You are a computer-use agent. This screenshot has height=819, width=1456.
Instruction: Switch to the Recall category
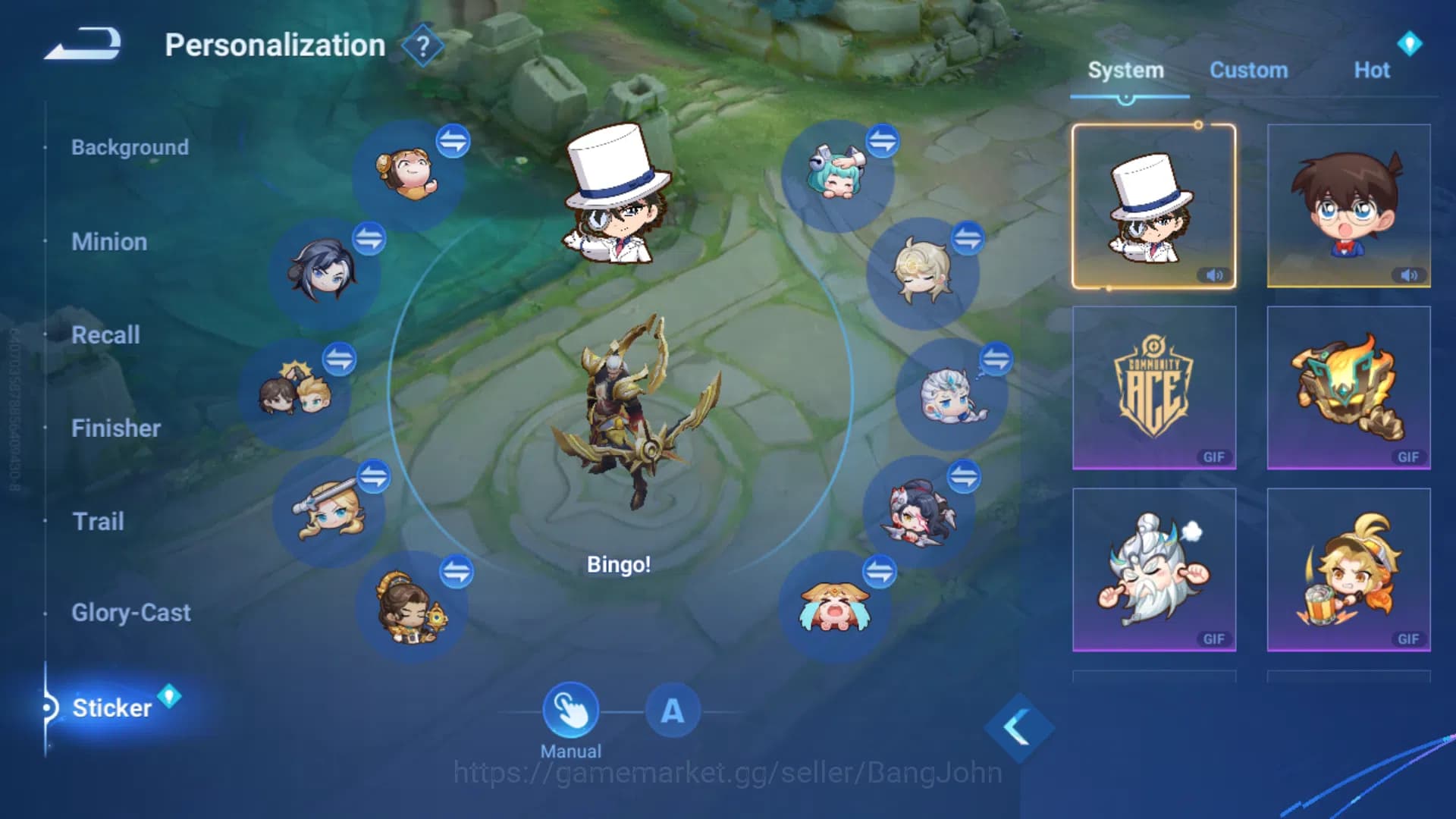point(105,335)
